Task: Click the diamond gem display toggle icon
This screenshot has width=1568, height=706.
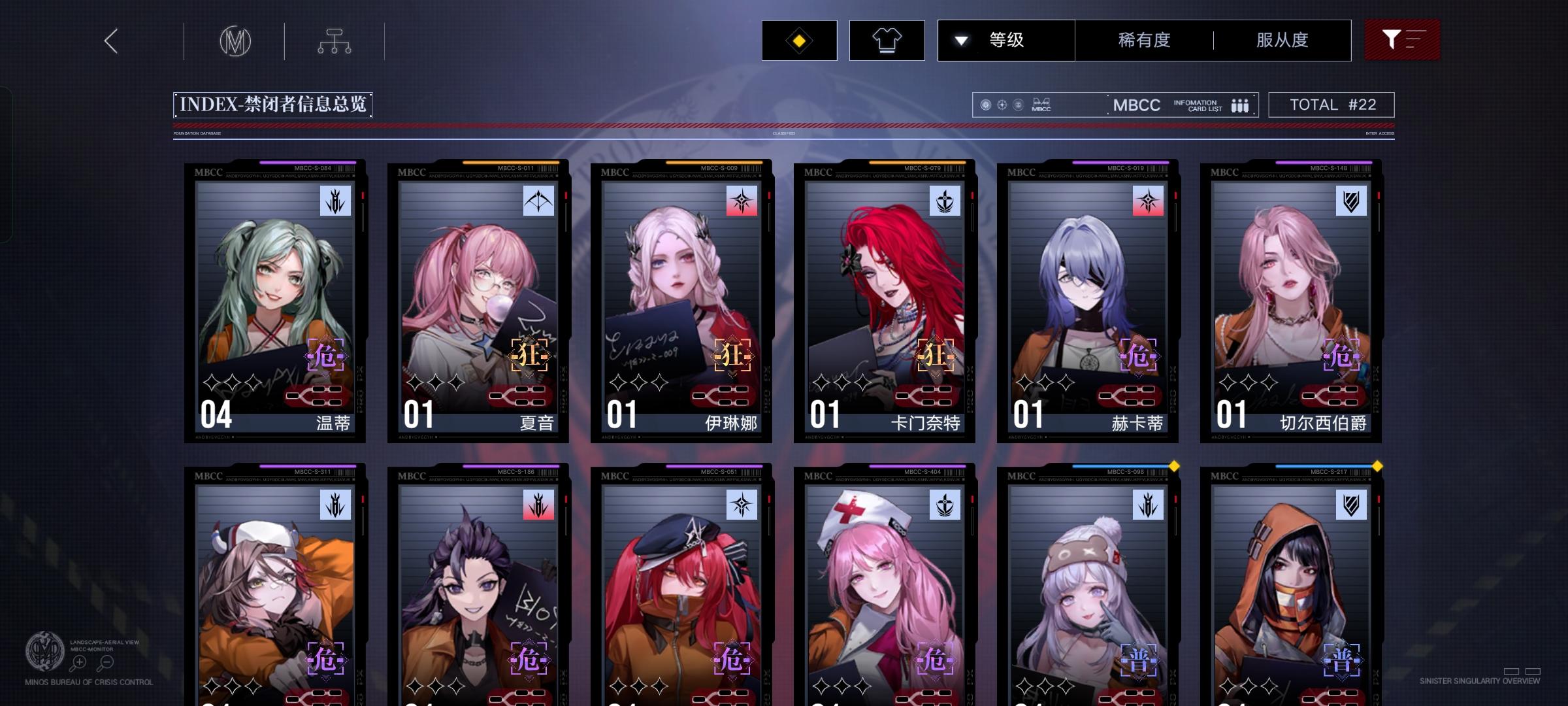Action: [798, 40]
